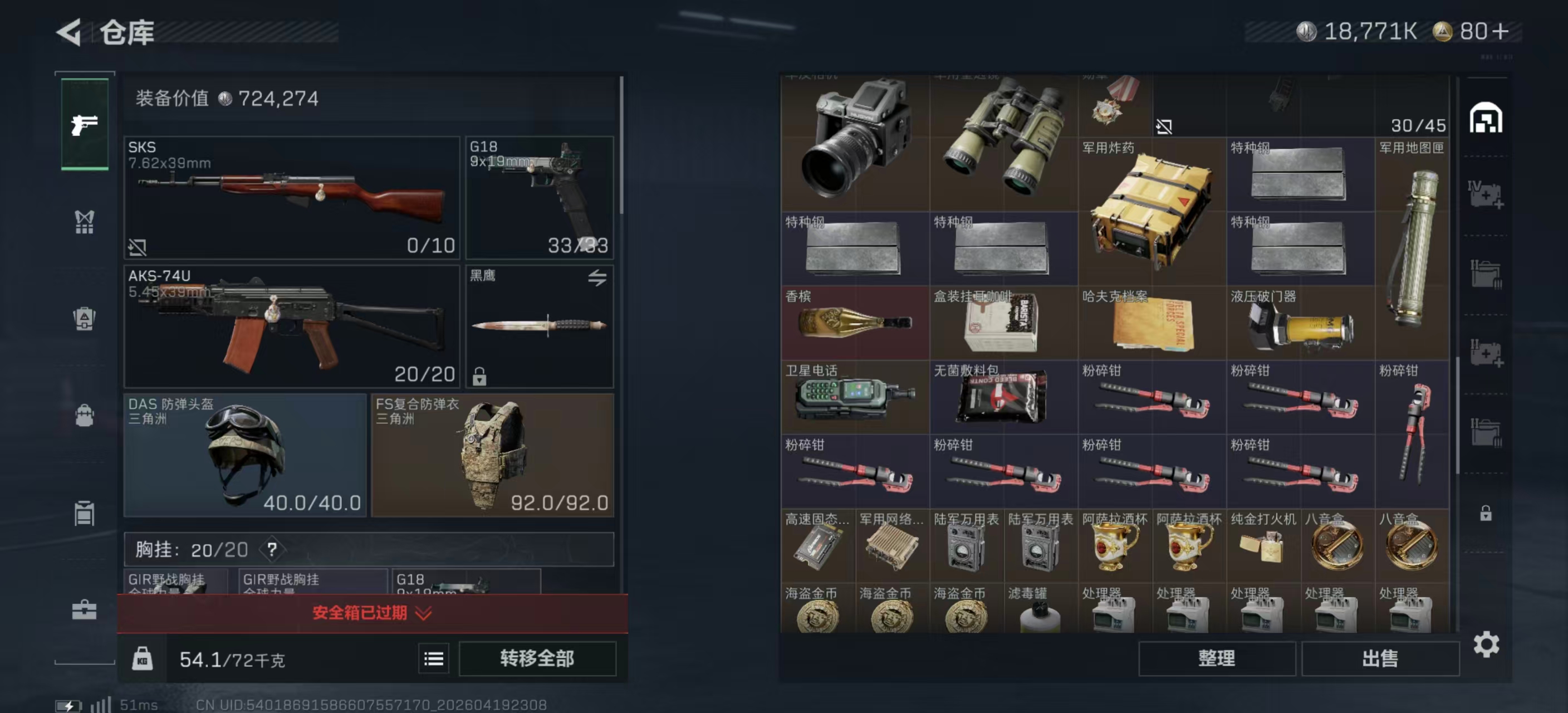The image size is (1568, 713).
Task: Select the 军用炸药 crate in the stash
Action: pyautogui.click(x=1151, y=212)
